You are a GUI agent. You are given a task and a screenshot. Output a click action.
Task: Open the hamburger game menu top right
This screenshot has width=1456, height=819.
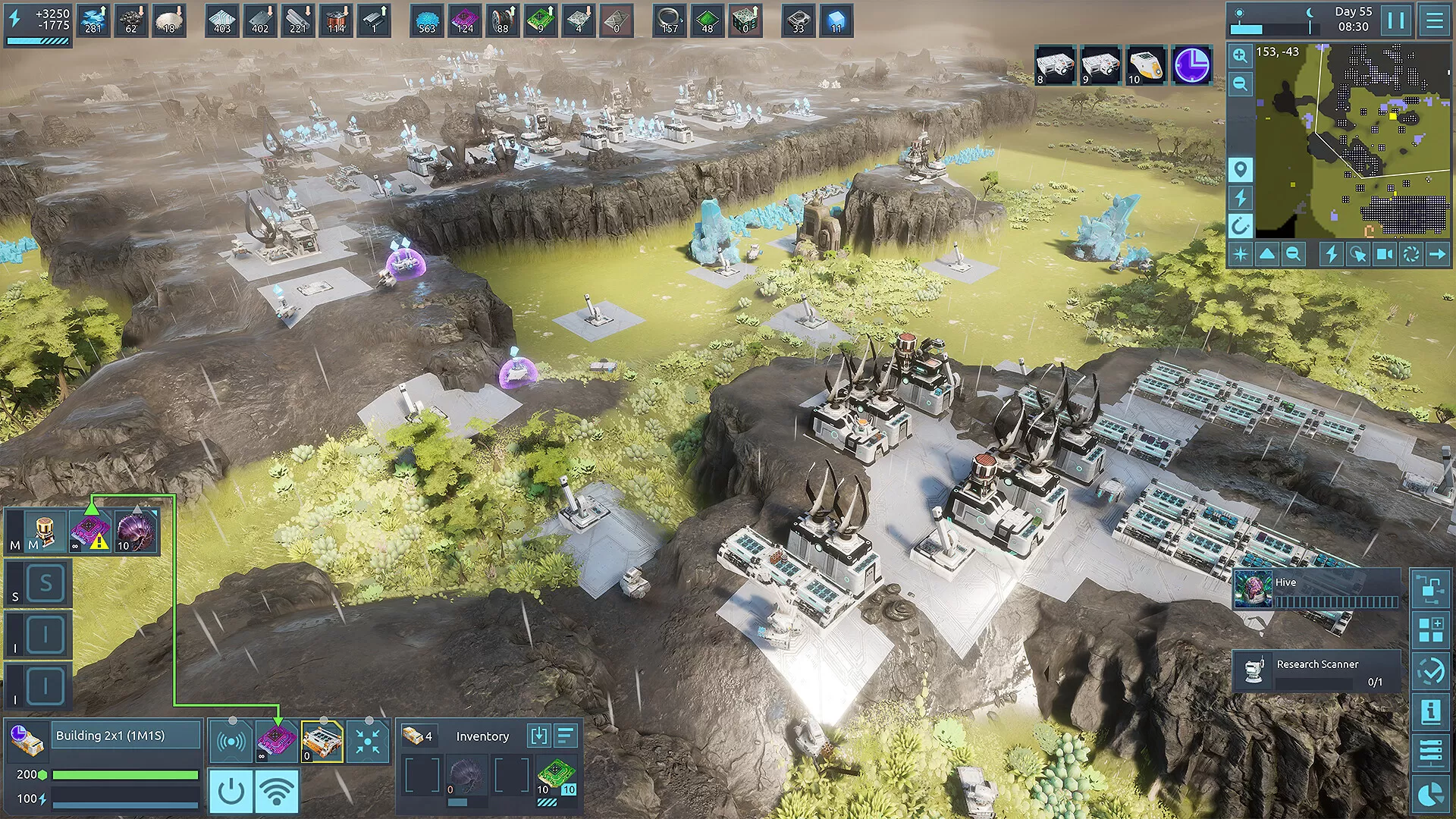point(1436,20)
